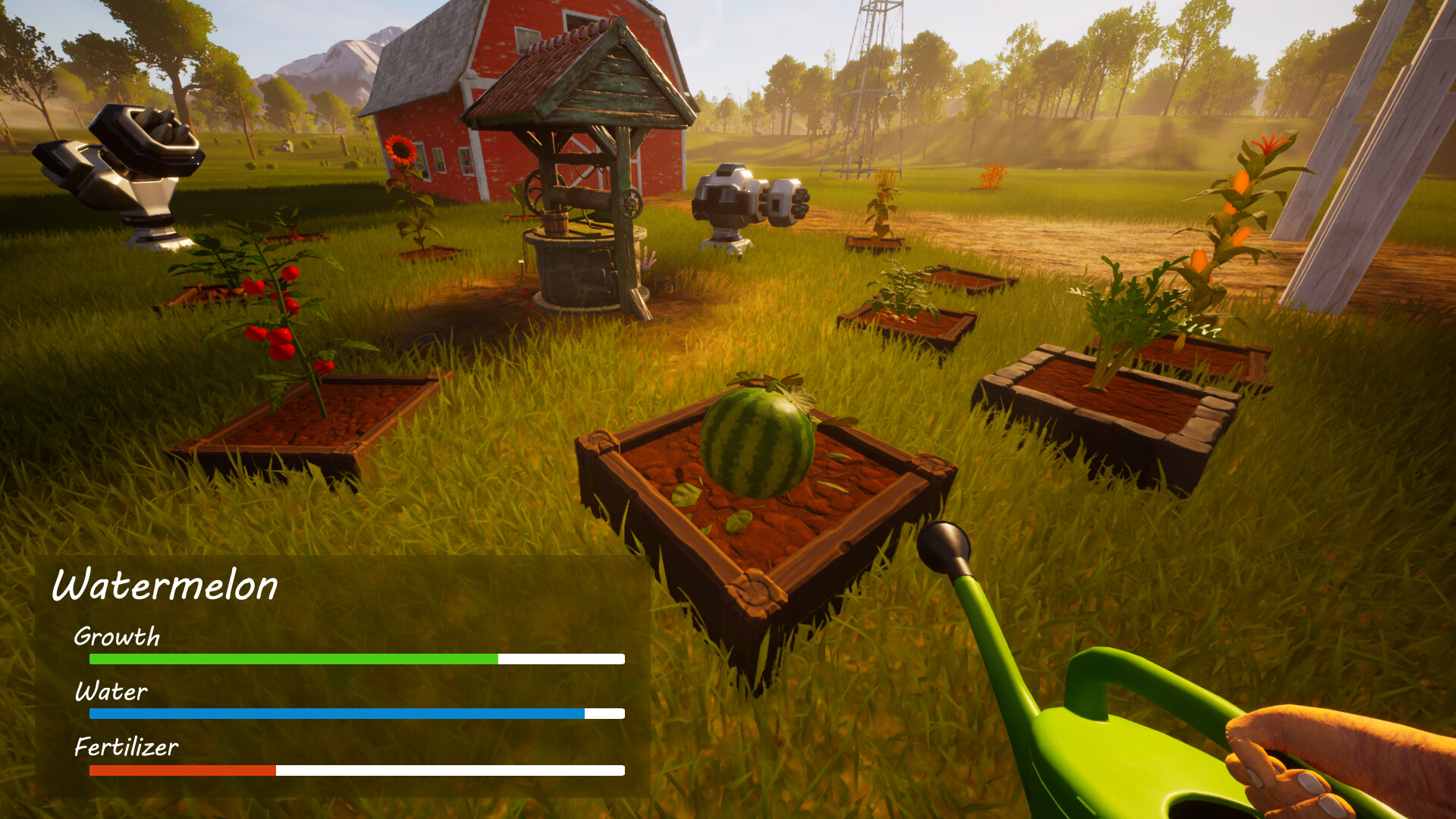This screenshot has width=1456, height=819.
Task: Click the Fertilizer label text
Action: tap(125, 748)
